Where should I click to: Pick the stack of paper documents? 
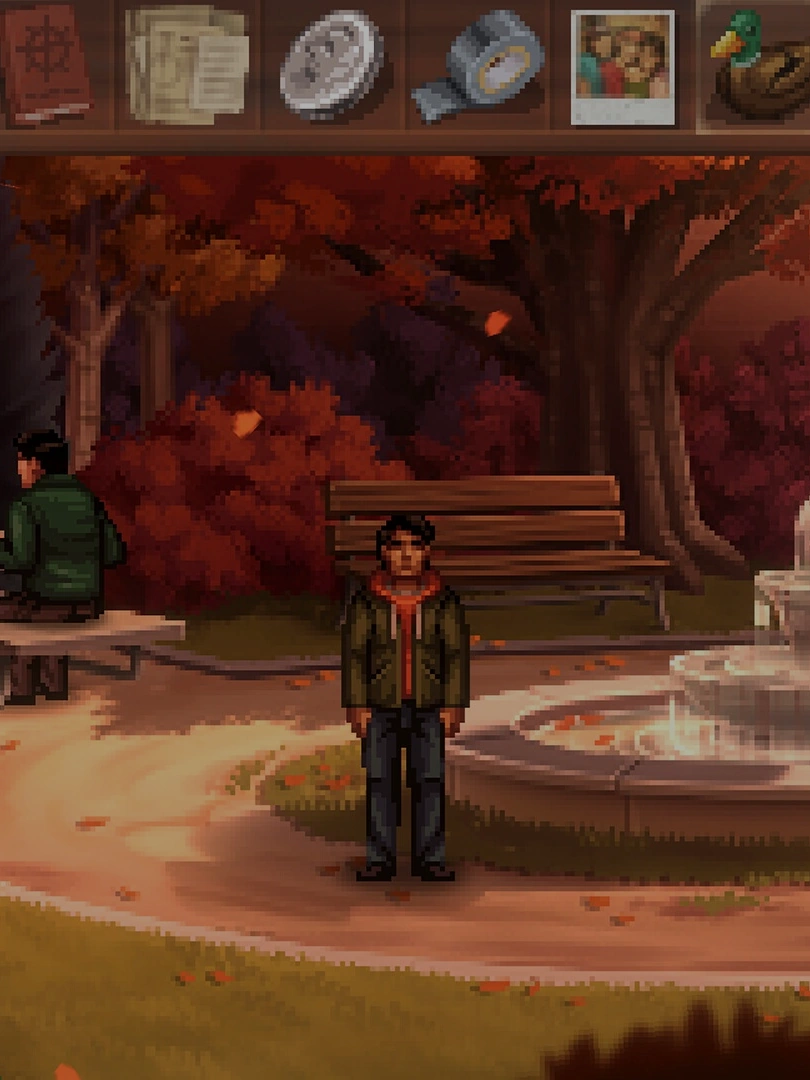point(187,64)
